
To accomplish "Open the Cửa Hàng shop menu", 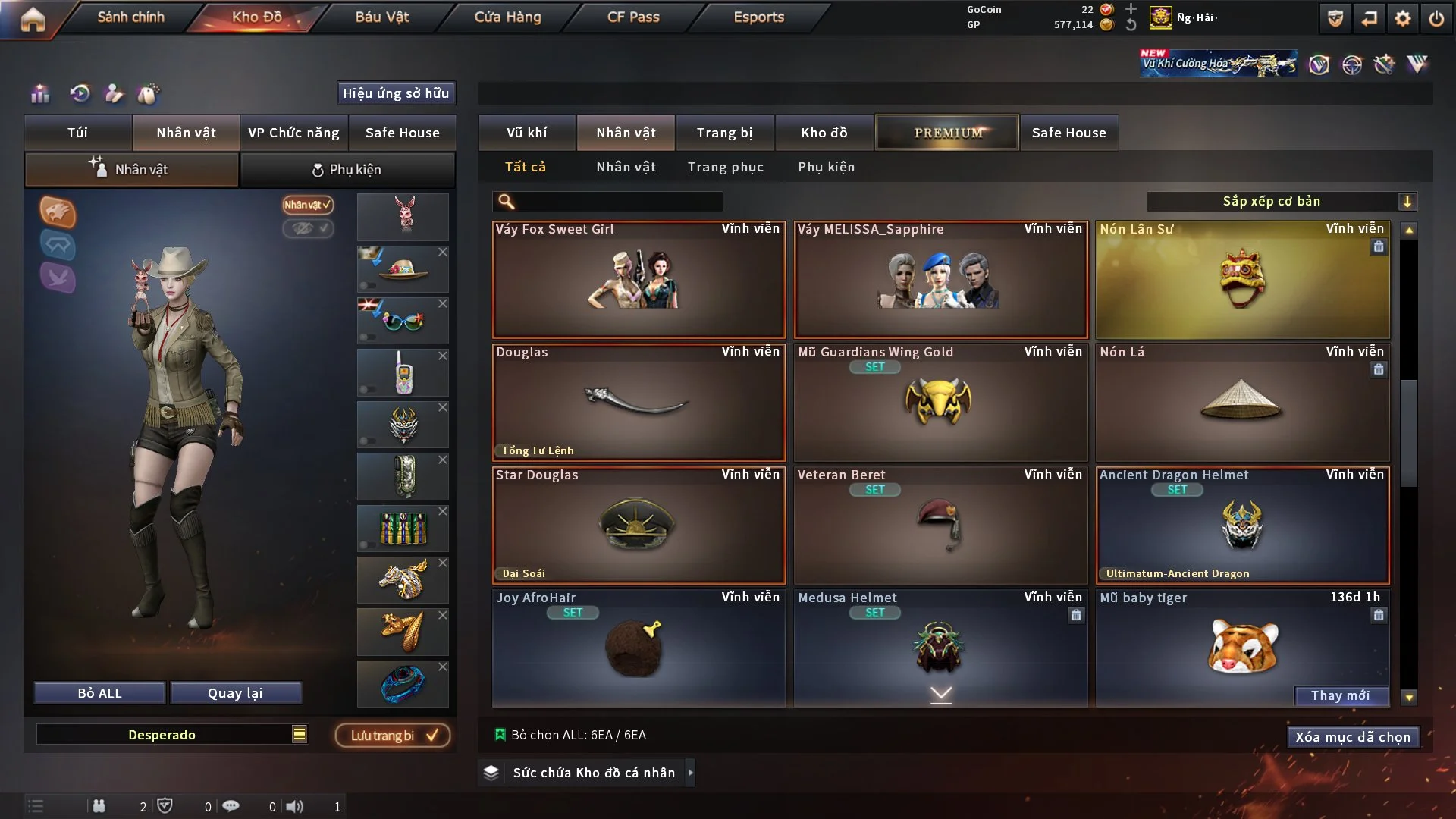I will [507, 17].
